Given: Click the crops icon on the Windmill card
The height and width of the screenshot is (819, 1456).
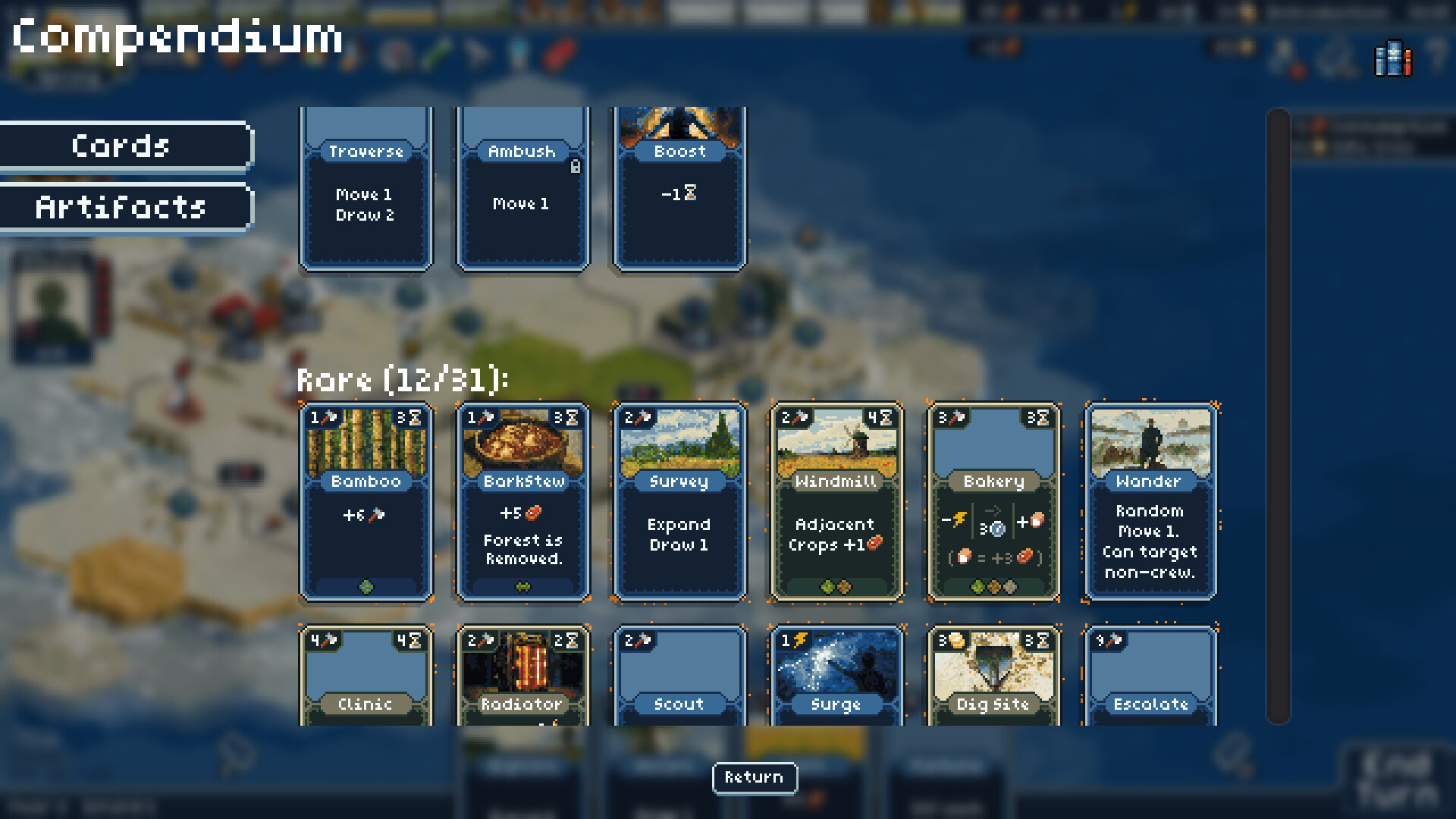Looking at the screenshot, I should tap(874, 542).
